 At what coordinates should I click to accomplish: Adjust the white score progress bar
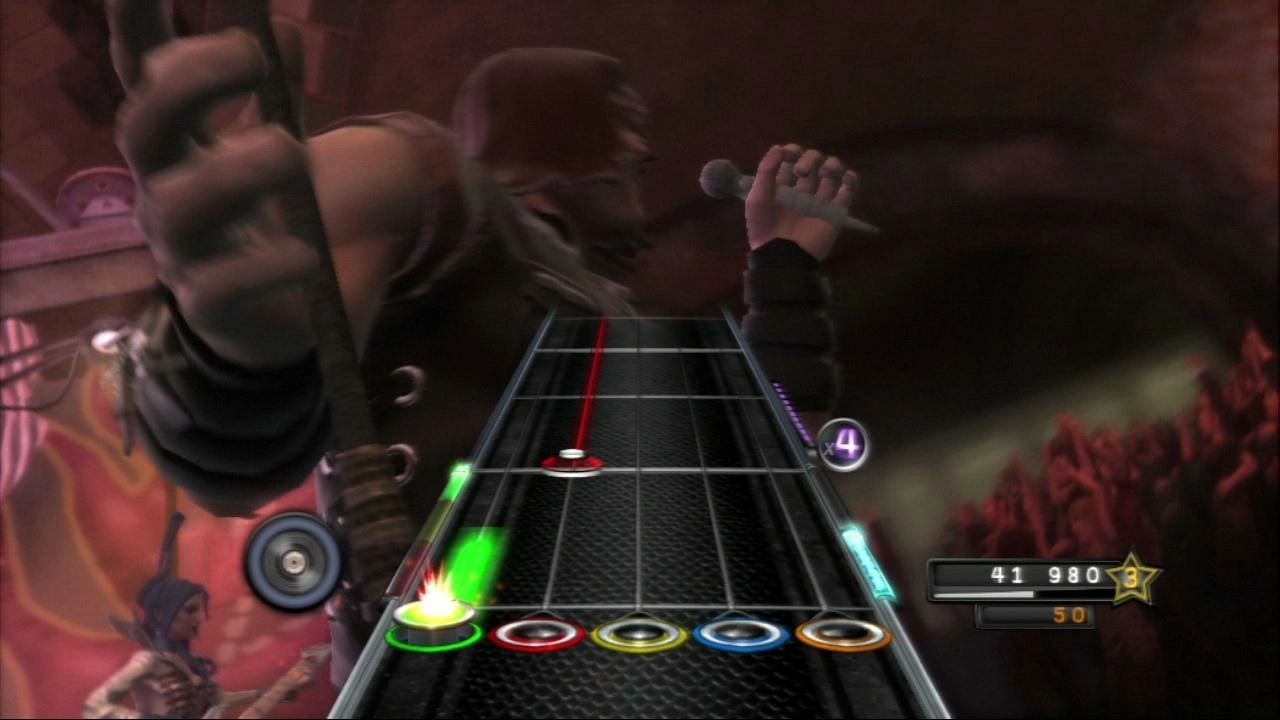[x=985, y=592]
